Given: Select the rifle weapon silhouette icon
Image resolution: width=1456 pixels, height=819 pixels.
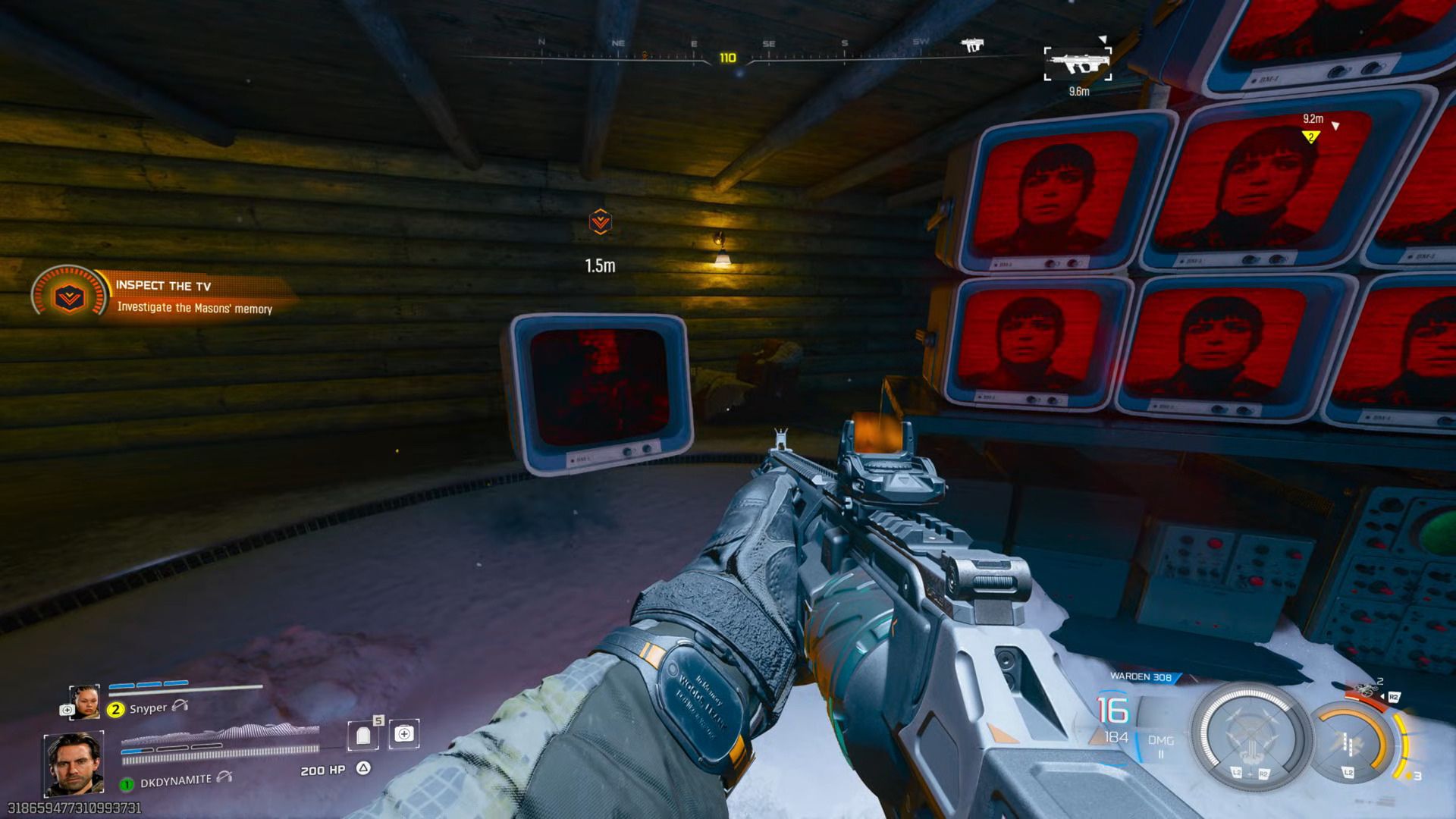Looking at the screenshot, I should click(1077, 61).
